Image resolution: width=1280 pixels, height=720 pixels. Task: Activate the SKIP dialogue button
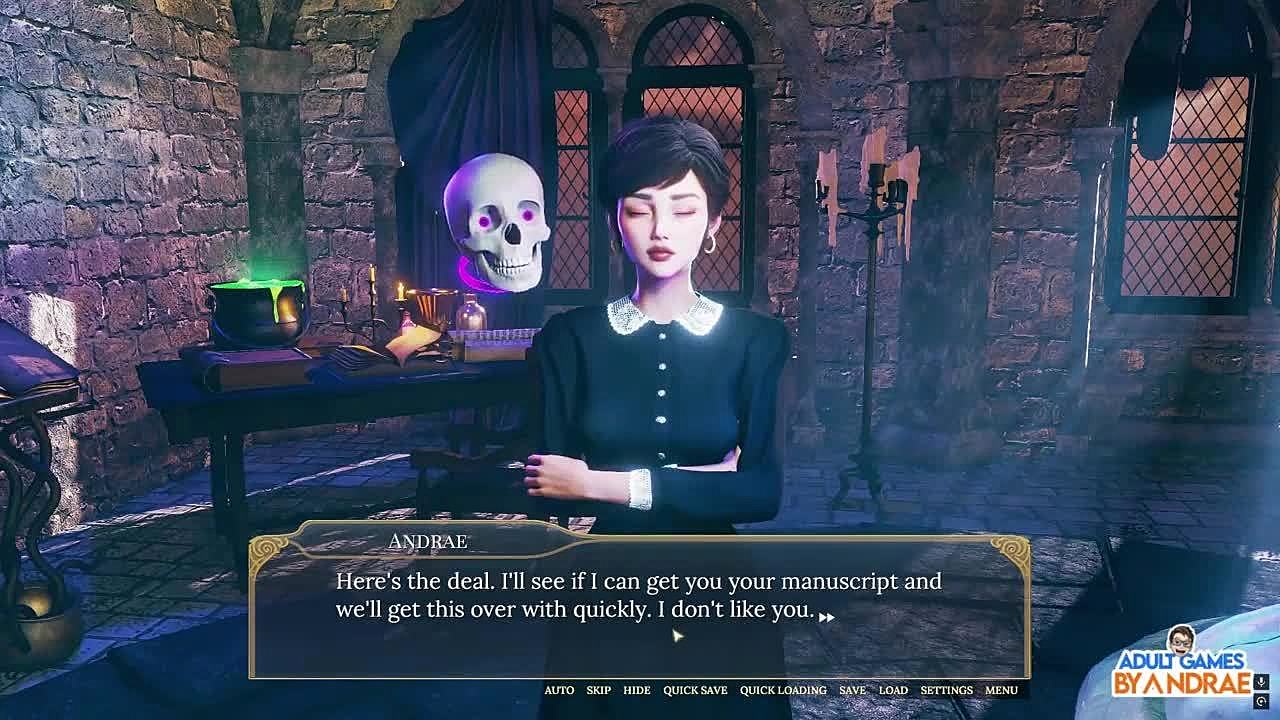pyautogui.click(x=598, y=690)
